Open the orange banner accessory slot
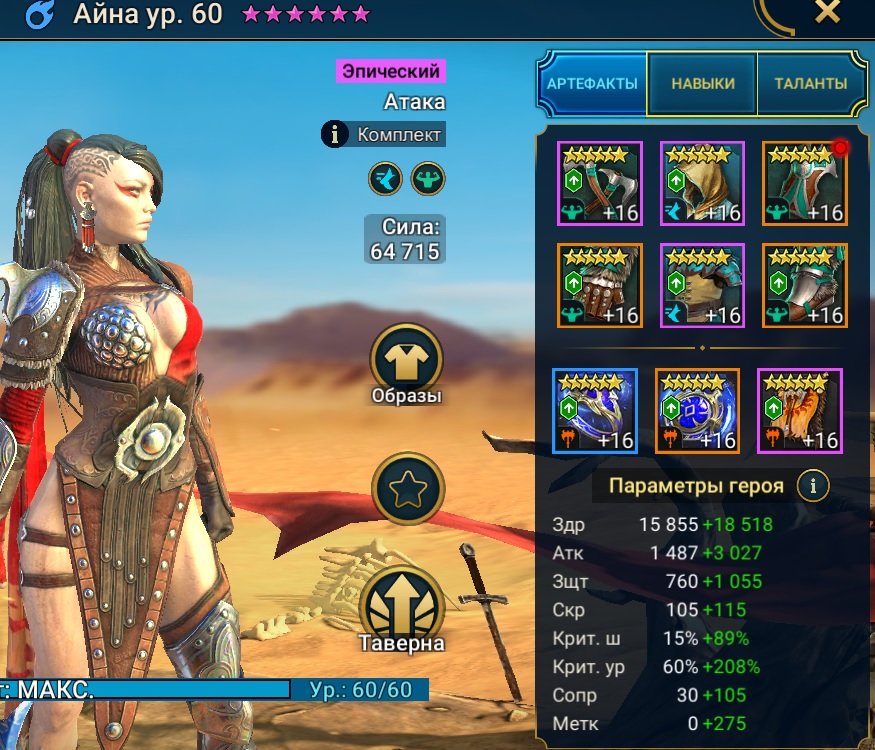Image resolution: width=875 pixels, height=750 pixels. click(800, 411)
